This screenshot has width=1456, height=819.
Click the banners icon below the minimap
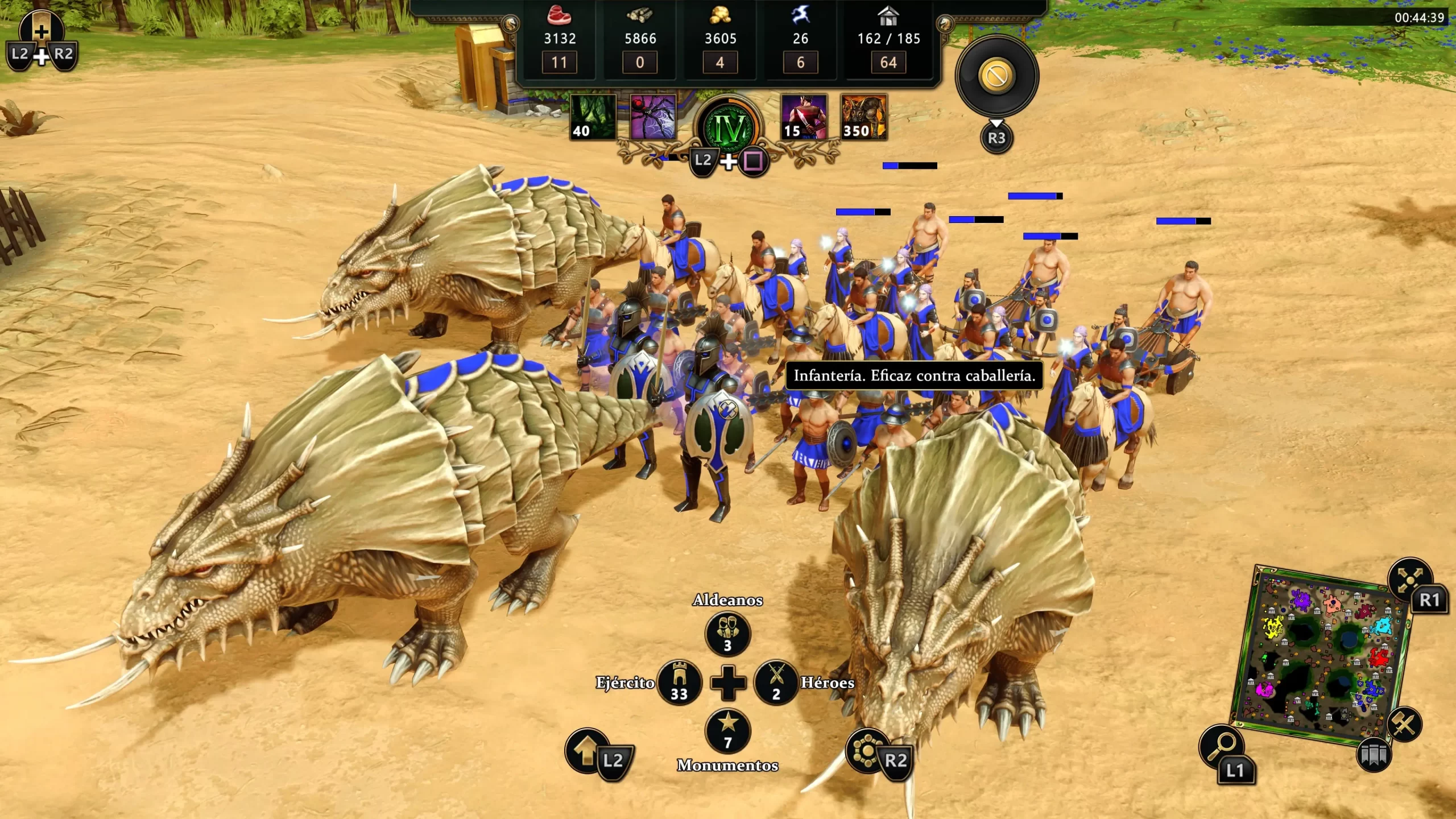point(1374,755)
